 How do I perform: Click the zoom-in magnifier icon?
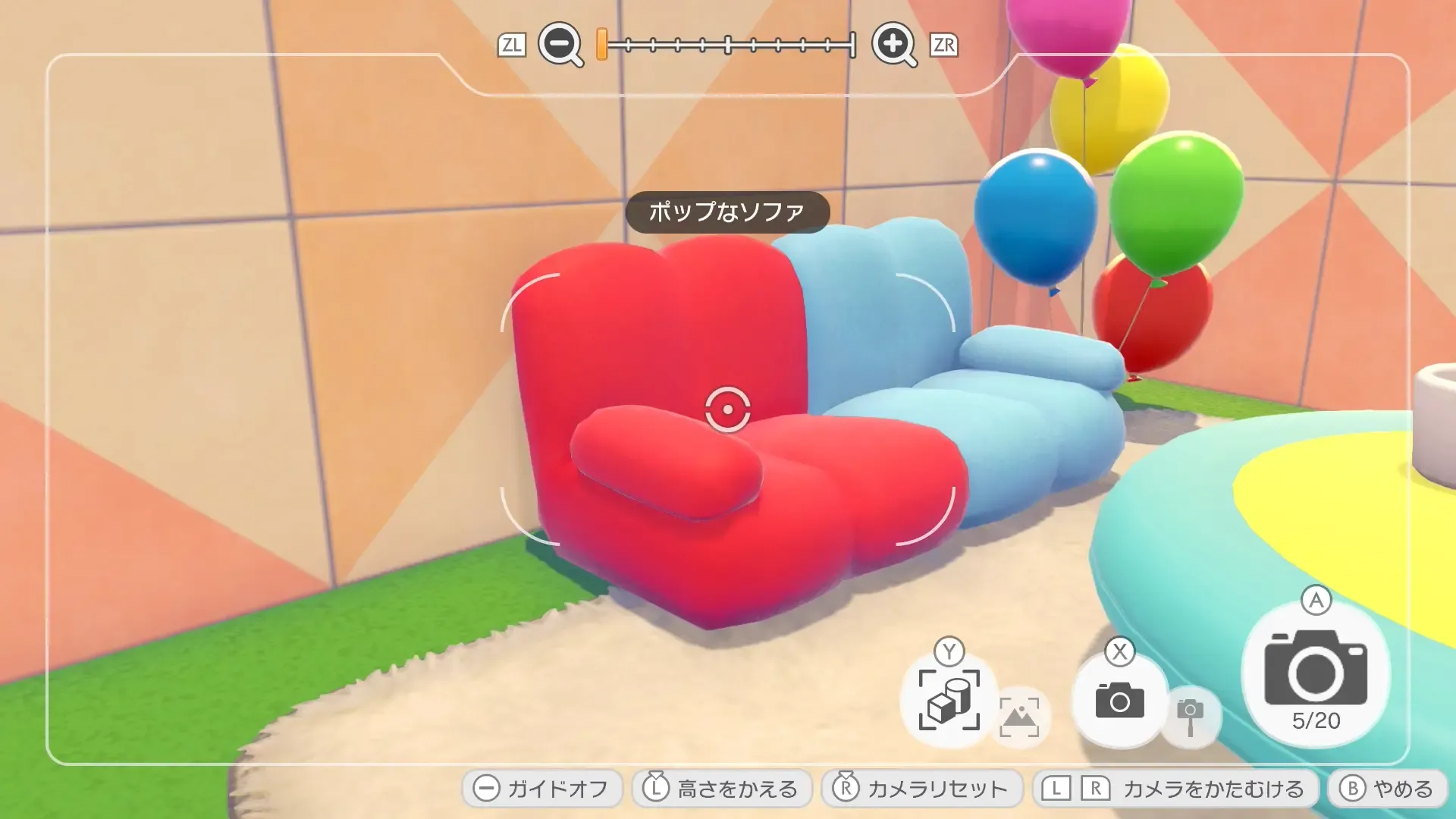[x=895, y=45]
